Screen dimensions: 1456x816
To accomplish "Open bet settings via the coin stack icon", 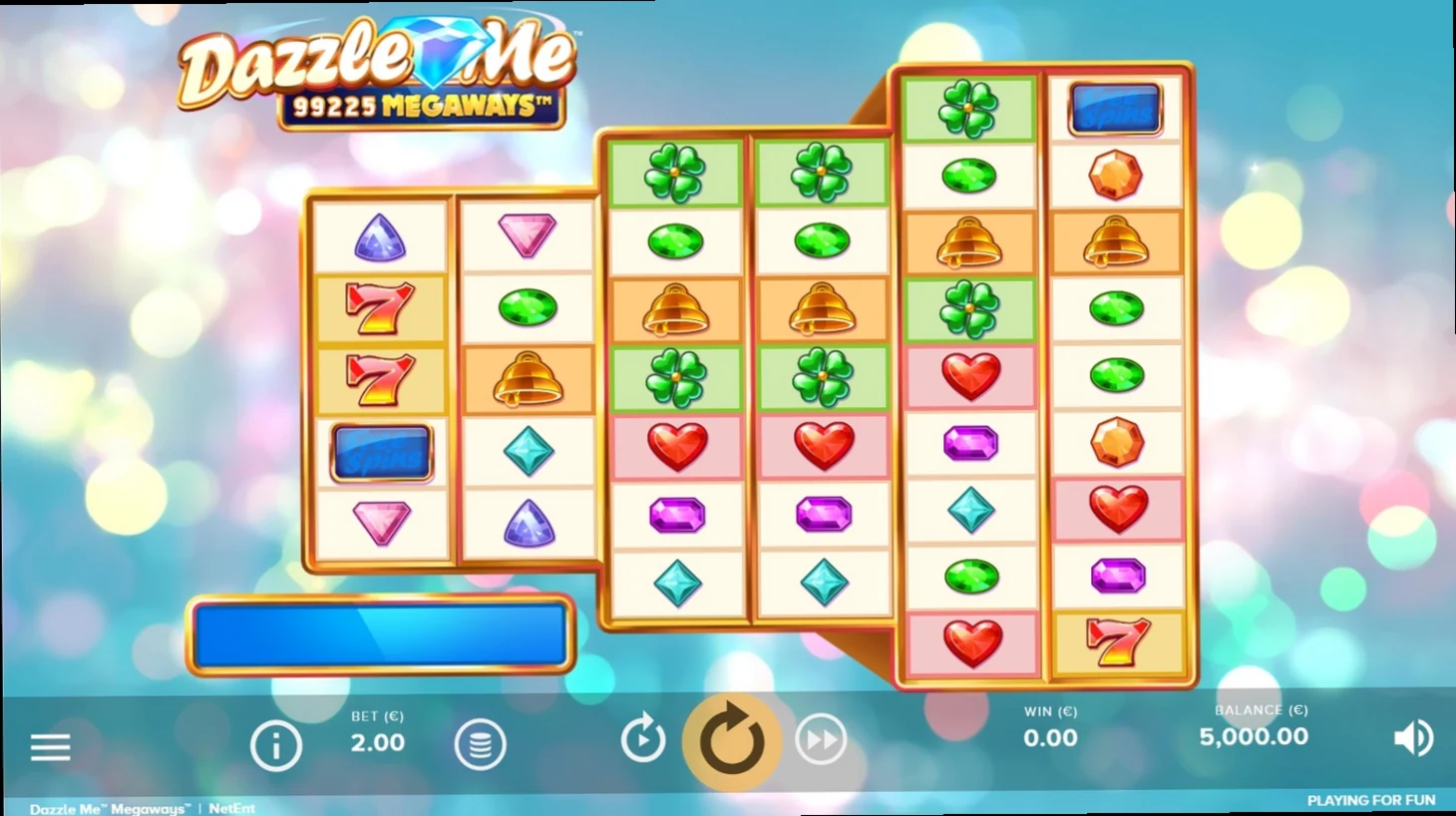I will (482, 743).
